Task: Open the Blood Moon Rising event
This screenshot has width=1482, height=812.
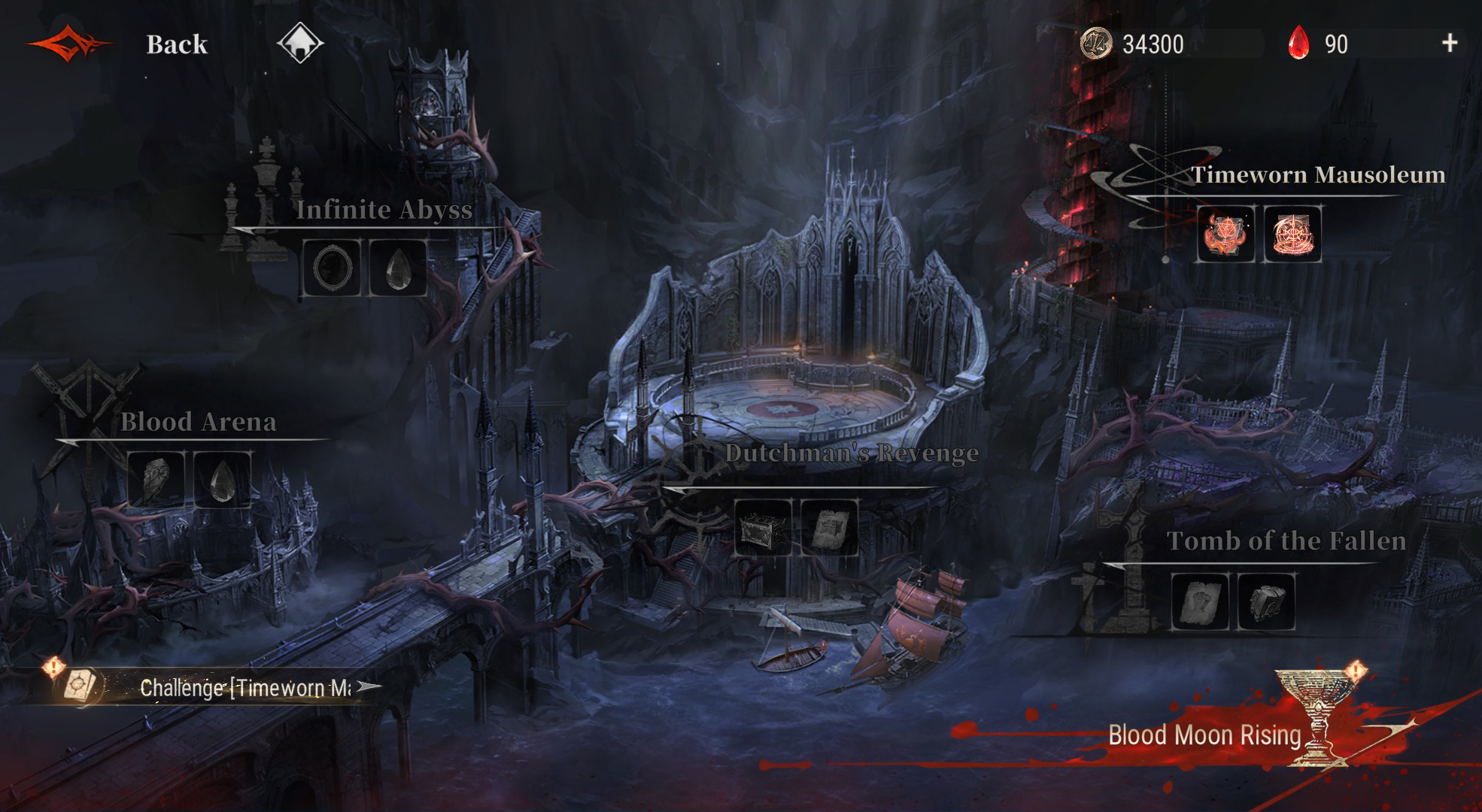Action: click(x=1204, y=735)
